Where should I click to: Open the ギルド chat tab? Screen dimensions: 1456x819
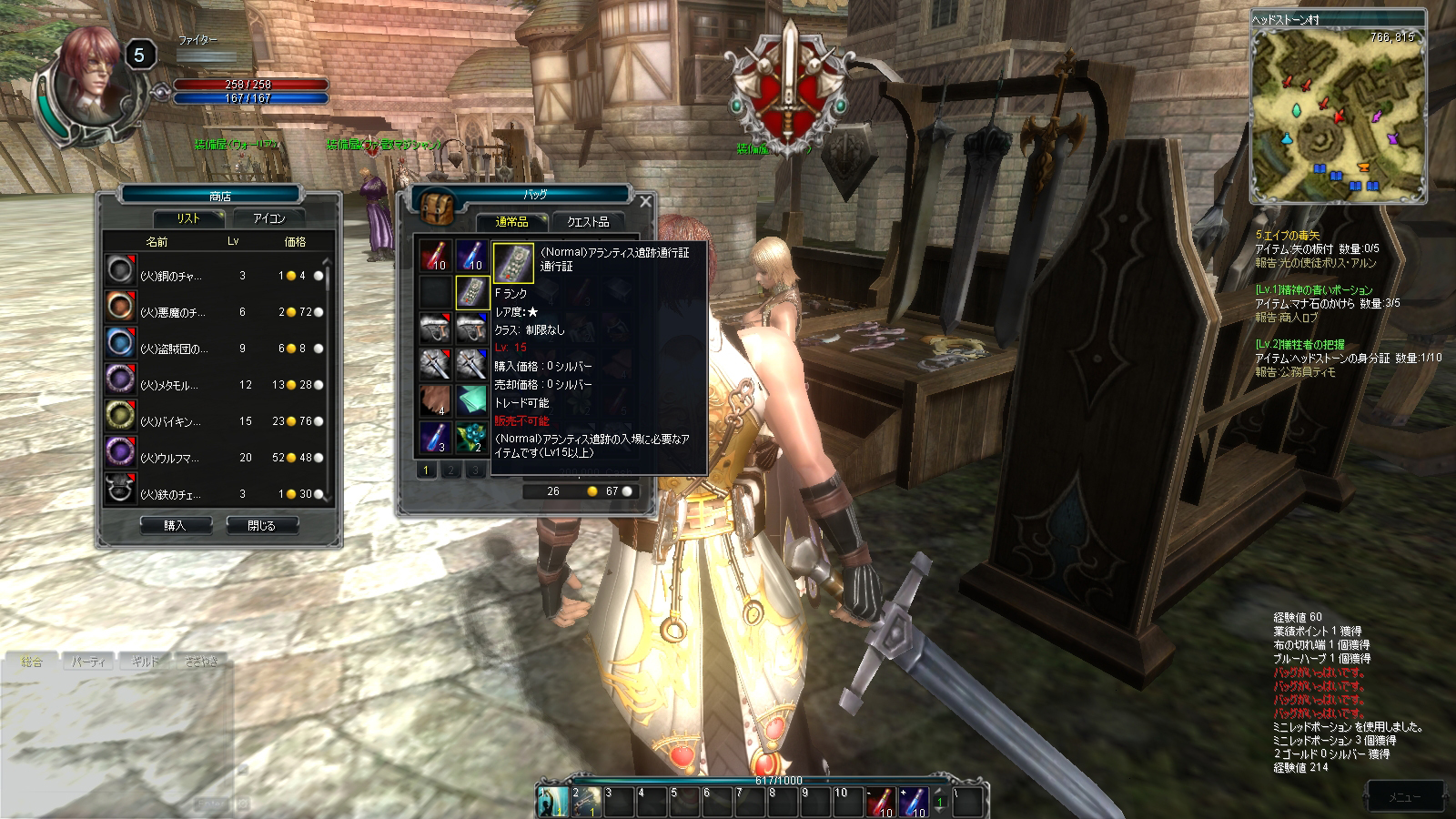coord(145,662)
